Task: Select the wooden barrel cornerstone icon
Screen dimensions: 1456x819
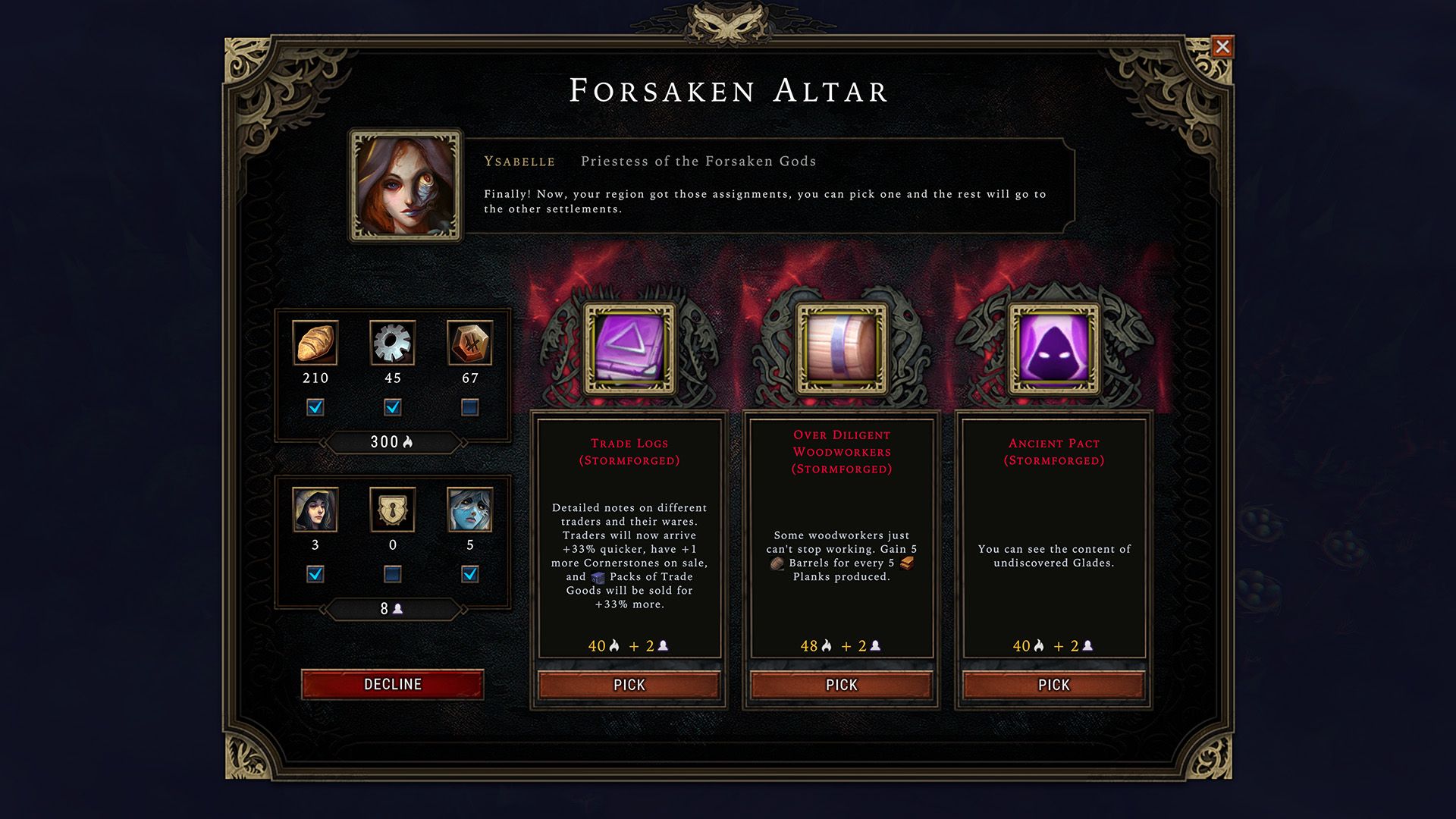Action: click(841, 348)
